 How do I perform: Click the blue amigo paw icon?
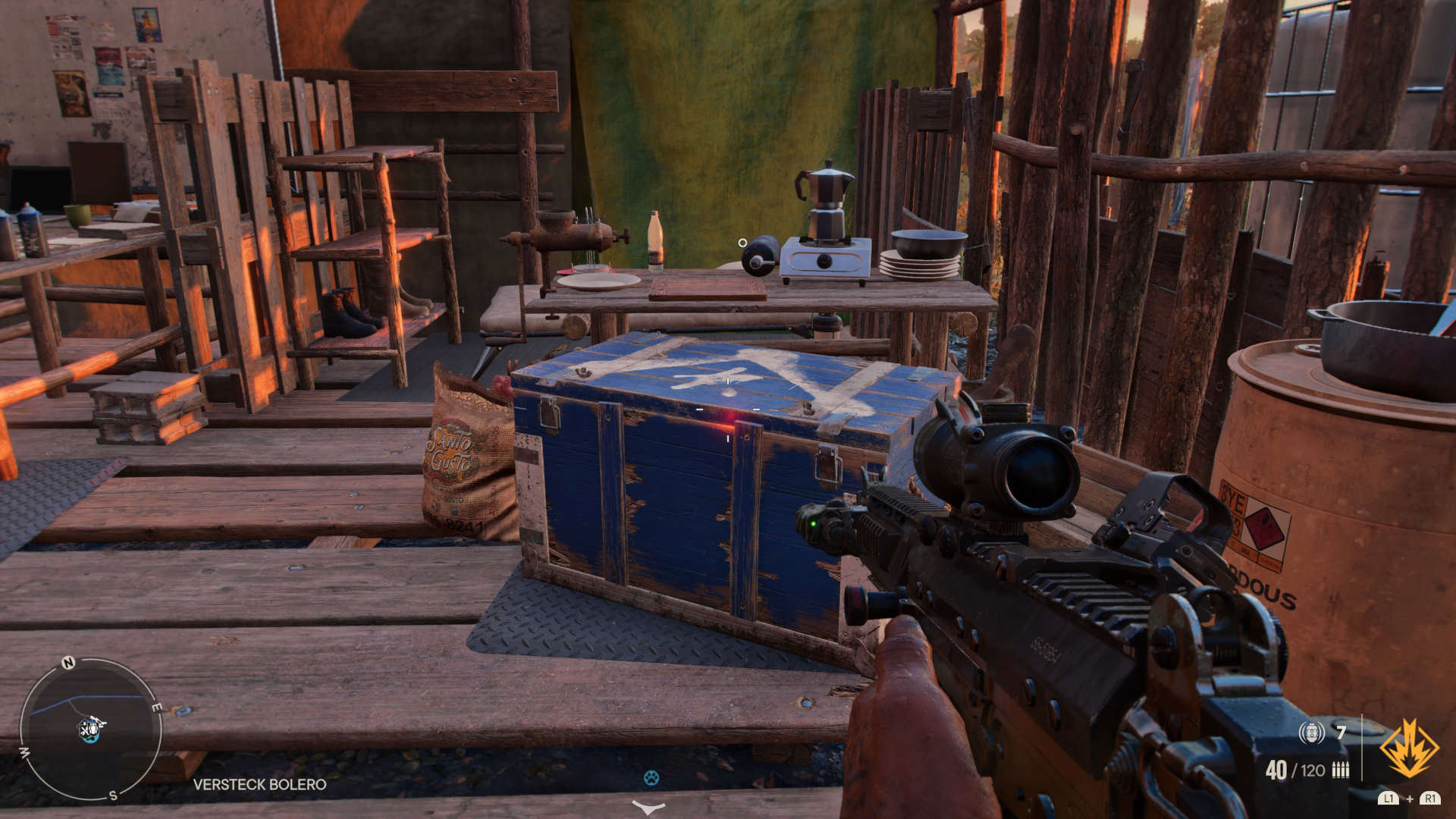[x=651, y=777]
